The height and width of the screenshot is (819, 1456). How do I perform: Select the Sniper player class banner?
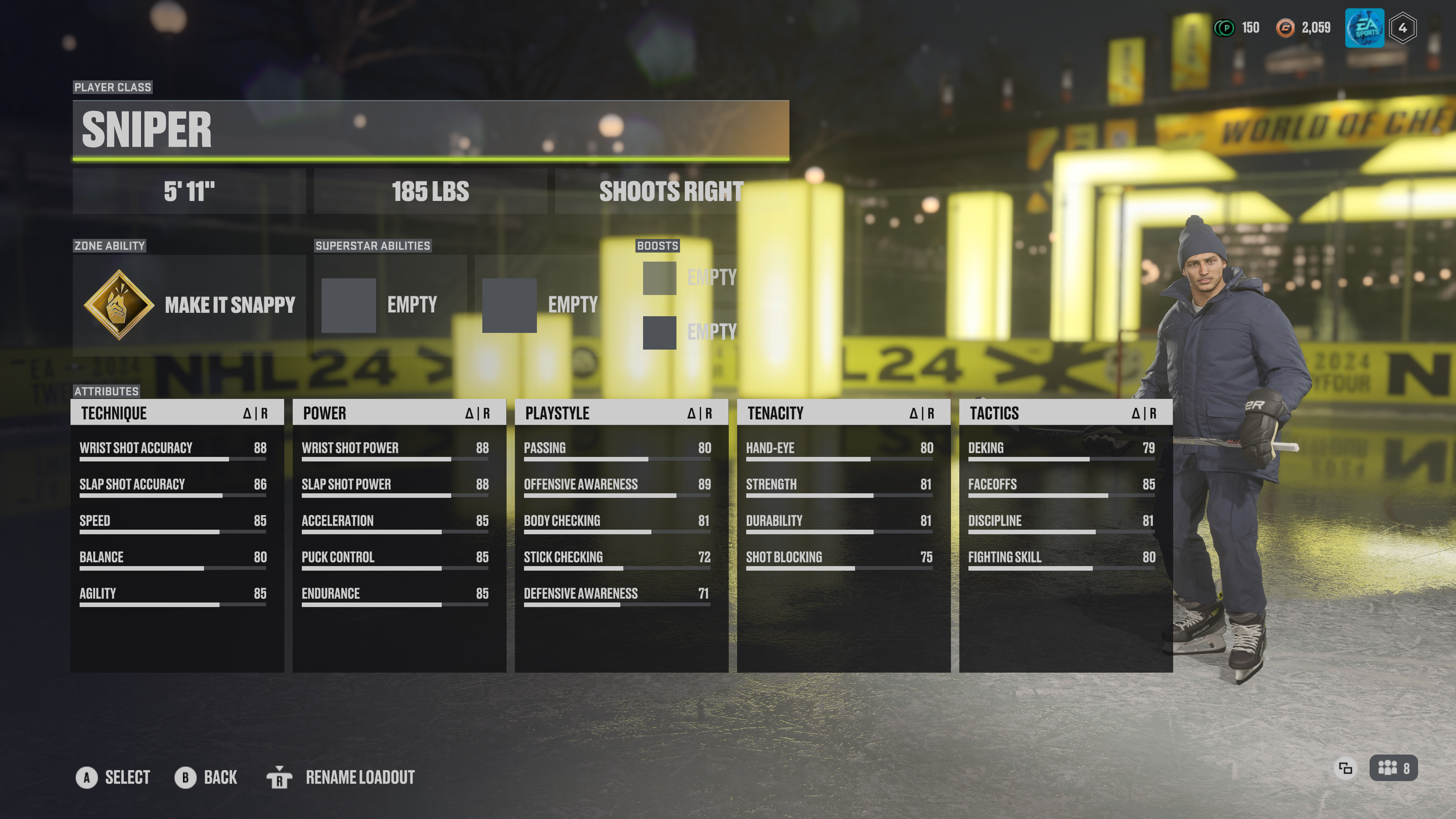(x=431, y=130)
